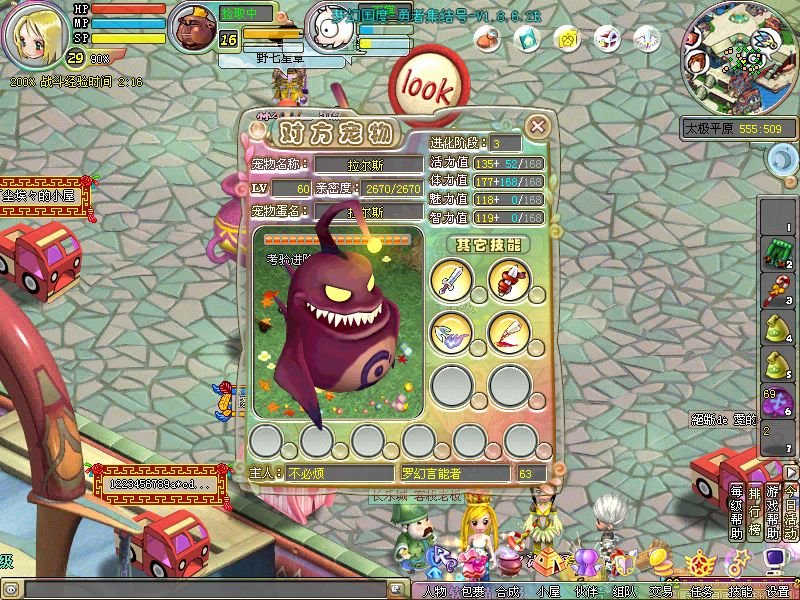
Task: Open the 技能 skills menu
Action: click(739, 591)
